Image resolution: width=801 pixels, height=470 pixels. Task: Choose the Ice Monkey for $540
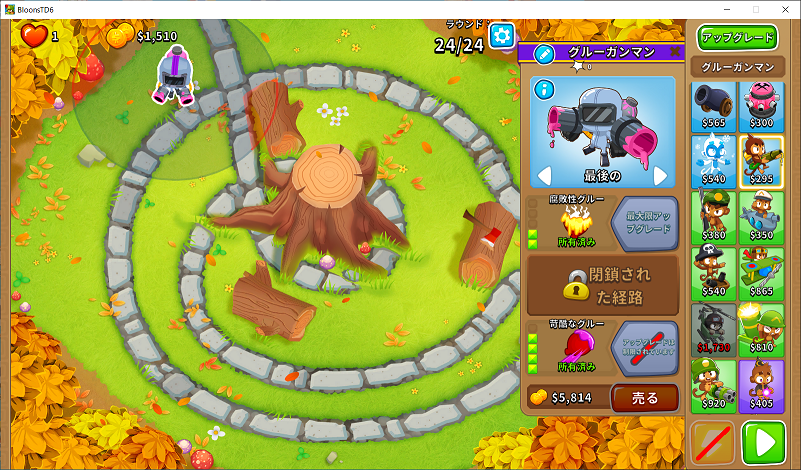click(714, 161)
